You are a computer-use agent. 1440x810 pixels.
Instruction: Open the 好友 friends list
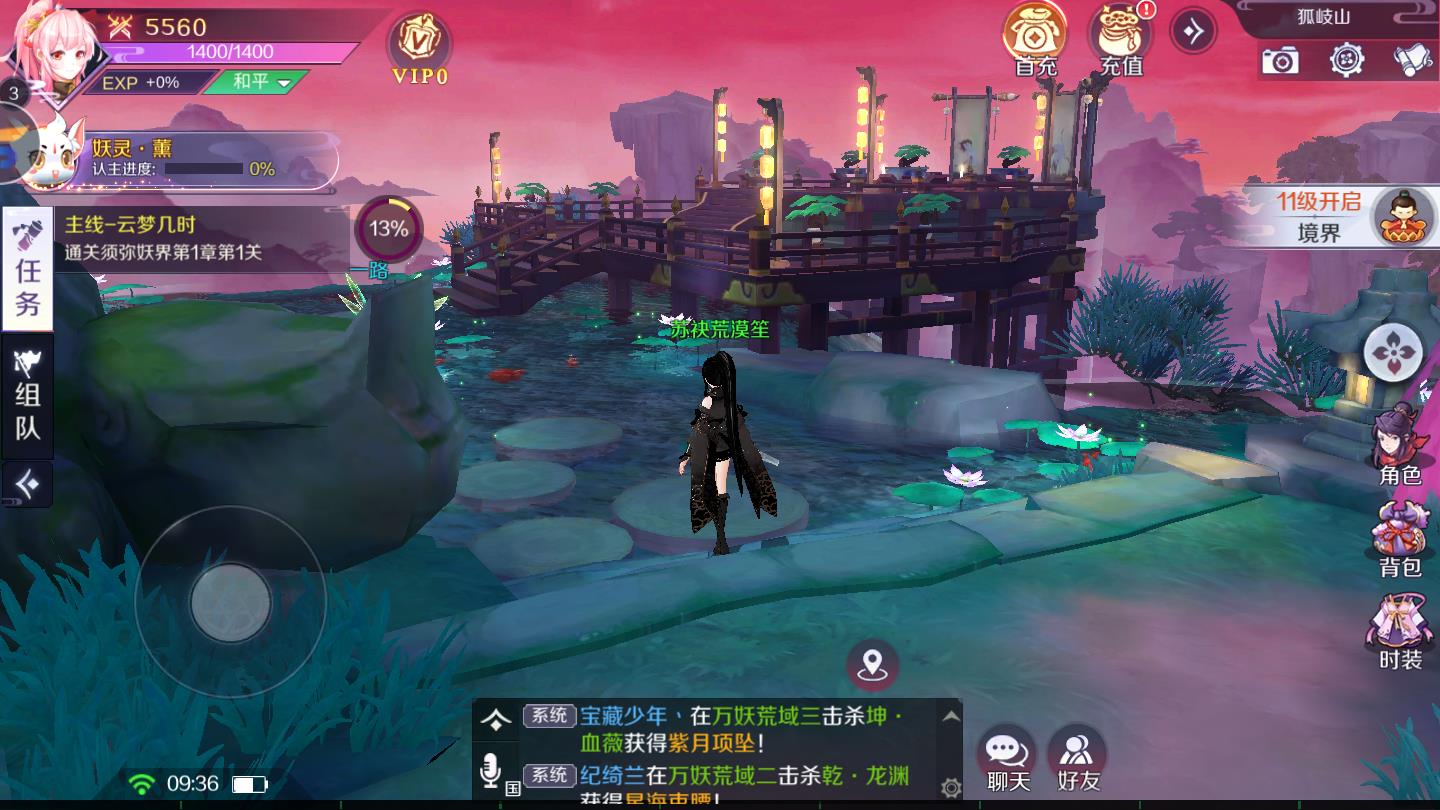point(1078,760)
